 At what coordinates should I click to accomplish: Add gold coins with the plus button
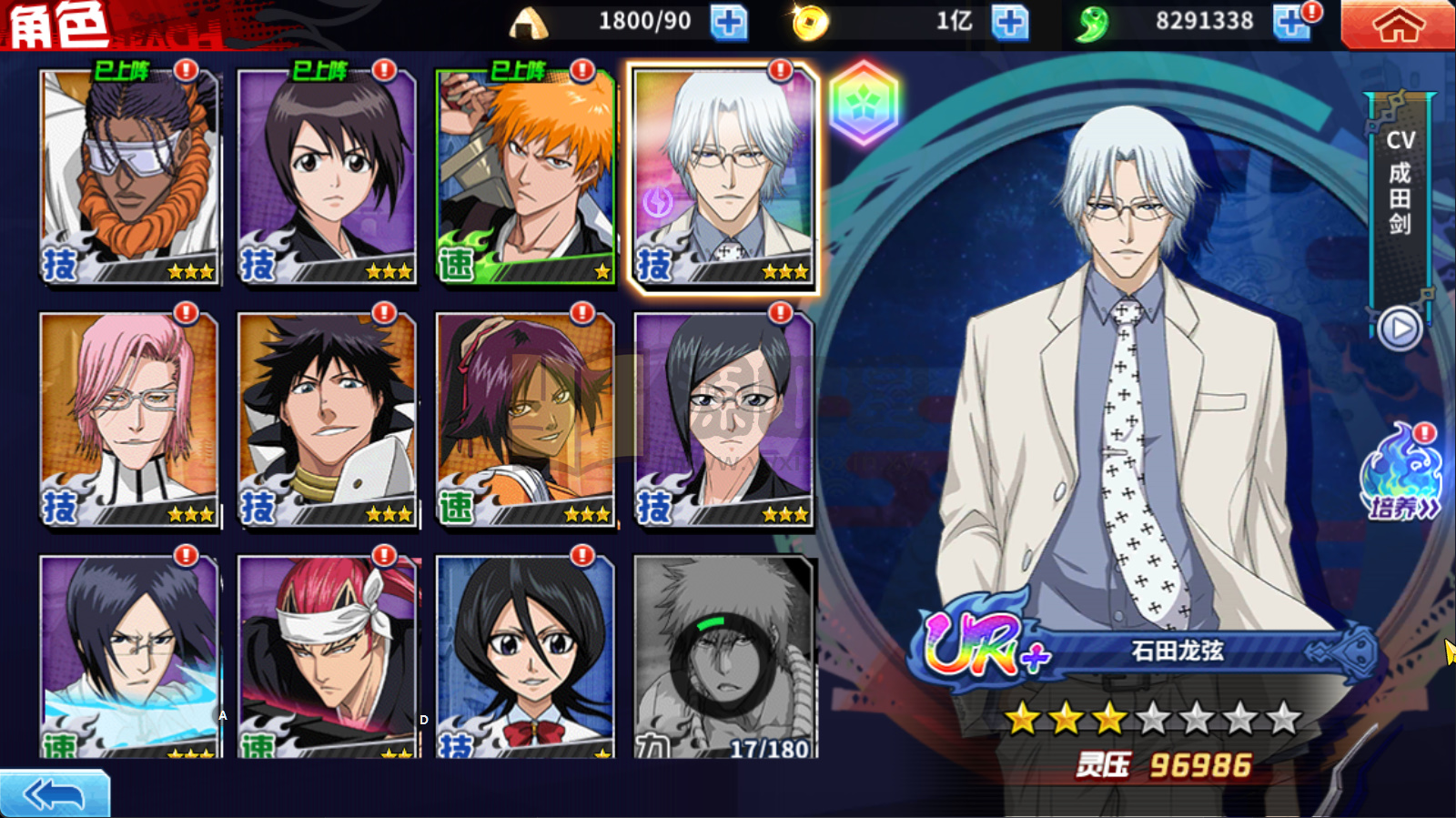[1009, 23]
